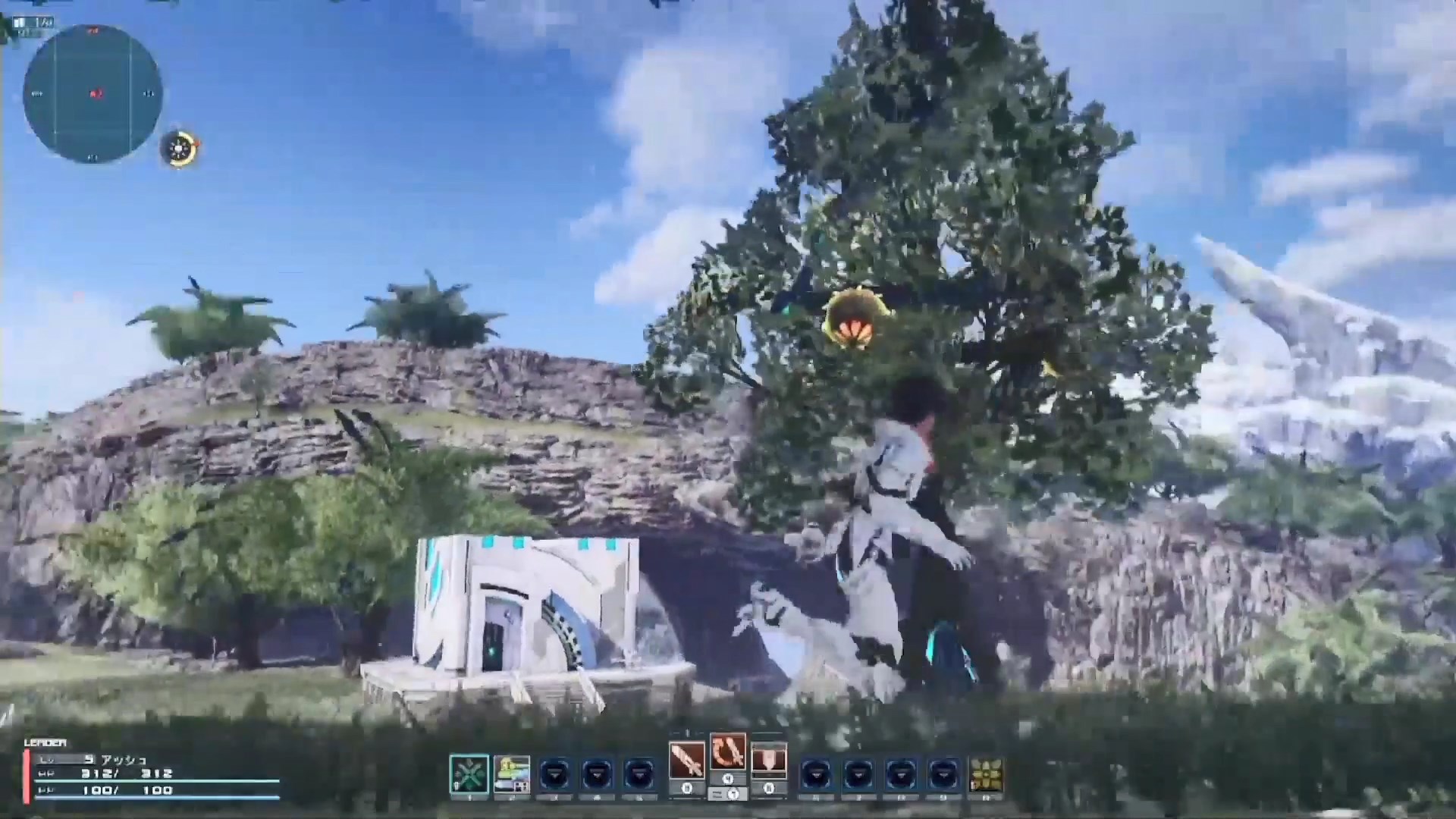
Task: Click the Y button prompt below the weapon palette
Action: (x=734, y=794)
